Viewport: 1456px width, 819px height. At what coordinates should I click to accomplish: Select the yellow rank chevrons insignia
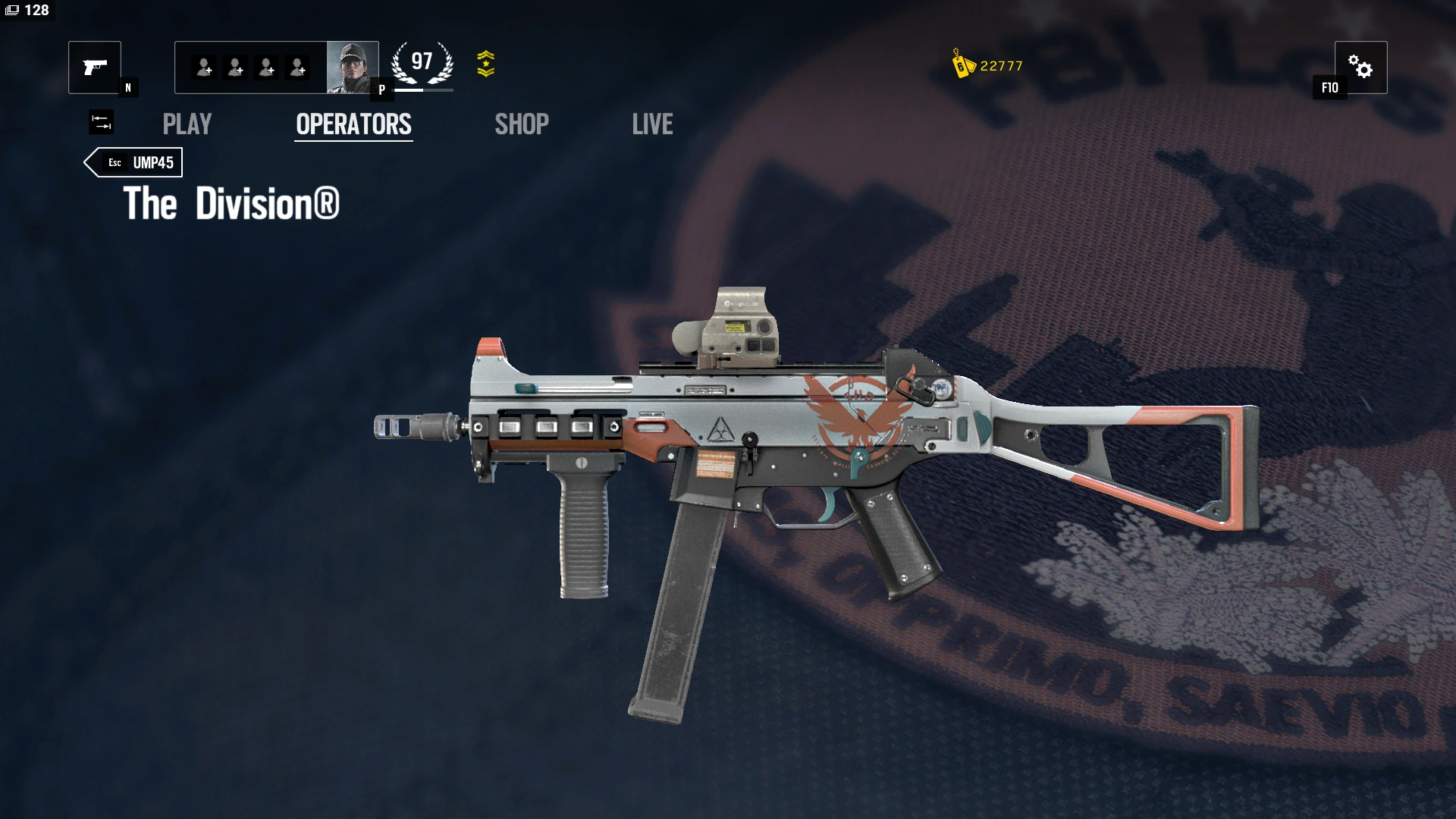(488, 64)
